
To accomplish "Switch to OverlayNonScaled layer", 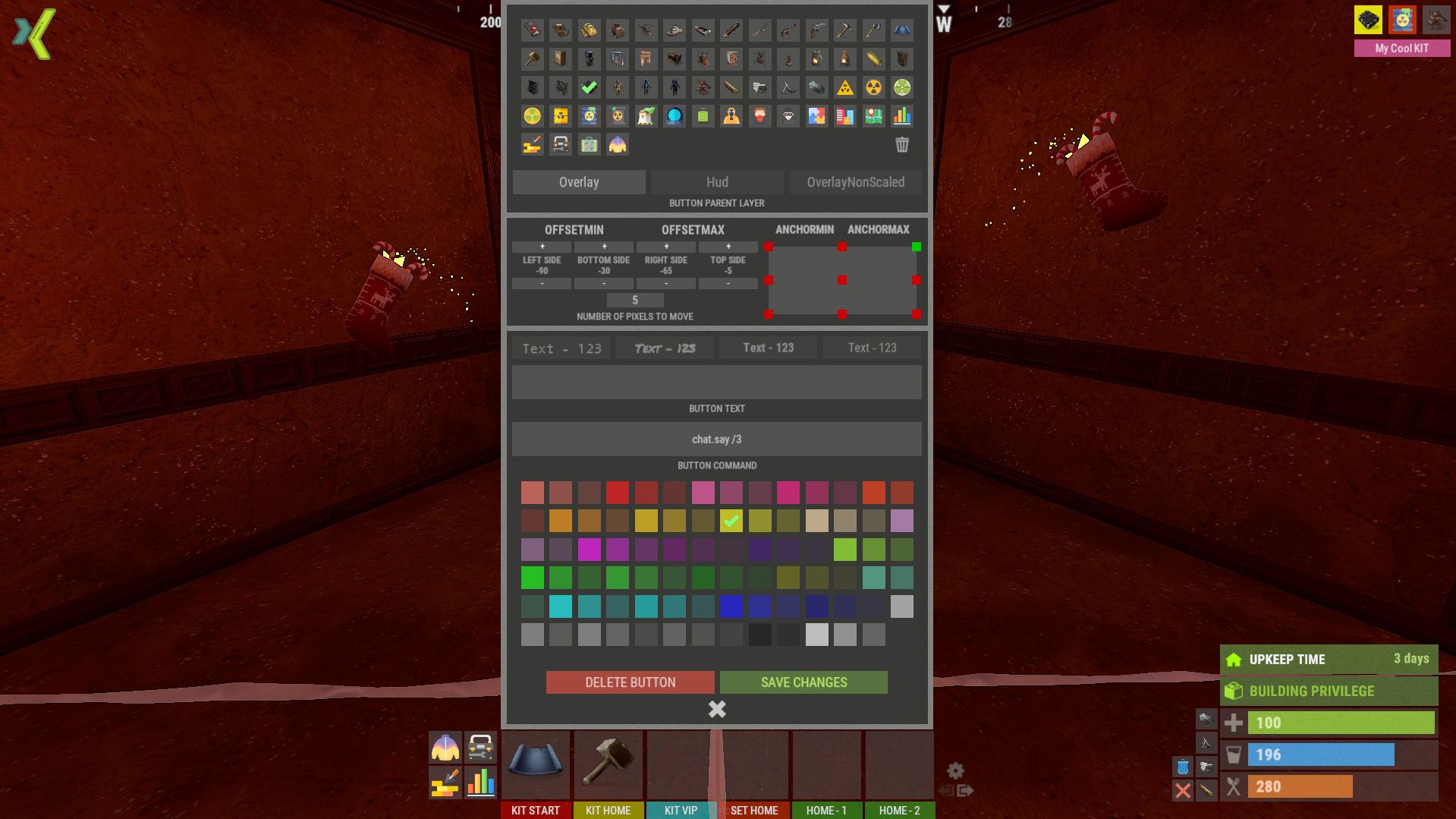I will 855,182.
